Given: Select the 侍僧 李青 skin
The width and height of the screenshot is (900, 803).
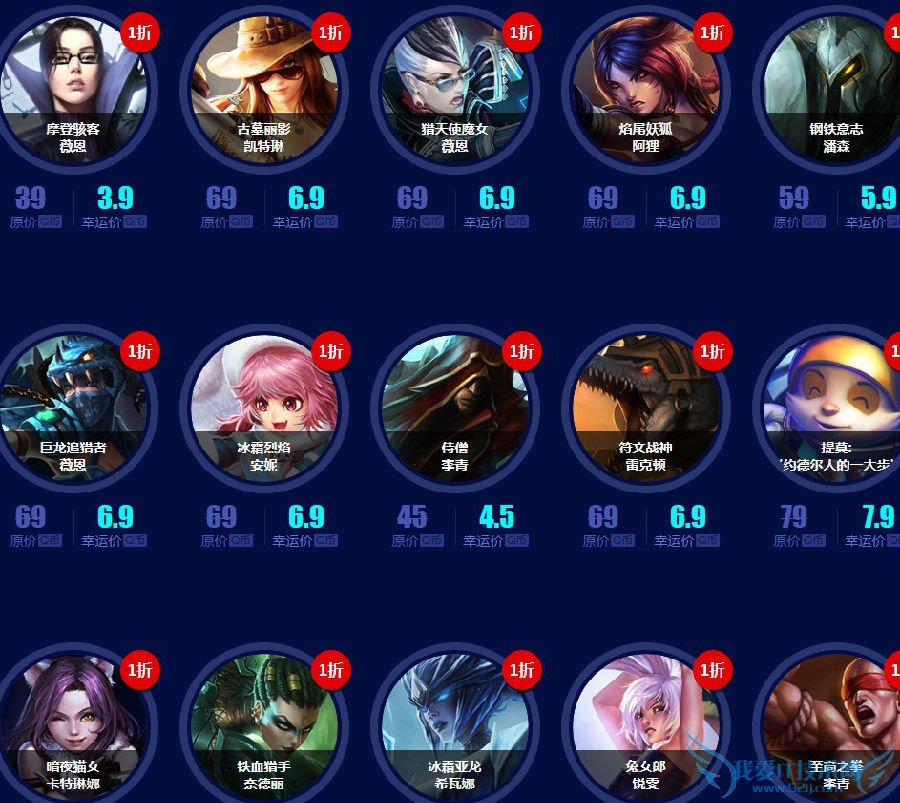Looking at the screenshot, I should pos(454,406).
